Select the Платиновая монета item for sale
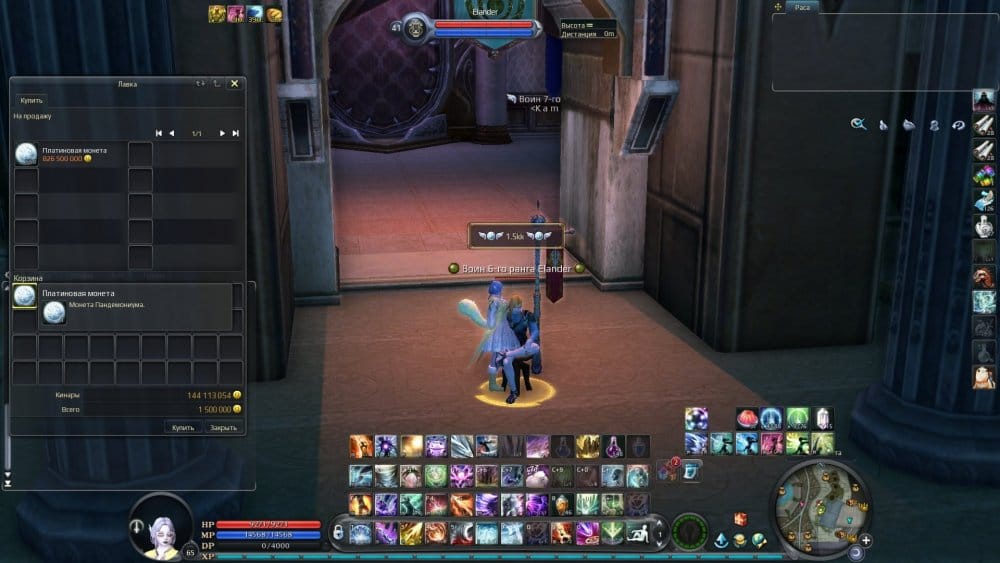The image size is (1000, 563). [26, 154]
